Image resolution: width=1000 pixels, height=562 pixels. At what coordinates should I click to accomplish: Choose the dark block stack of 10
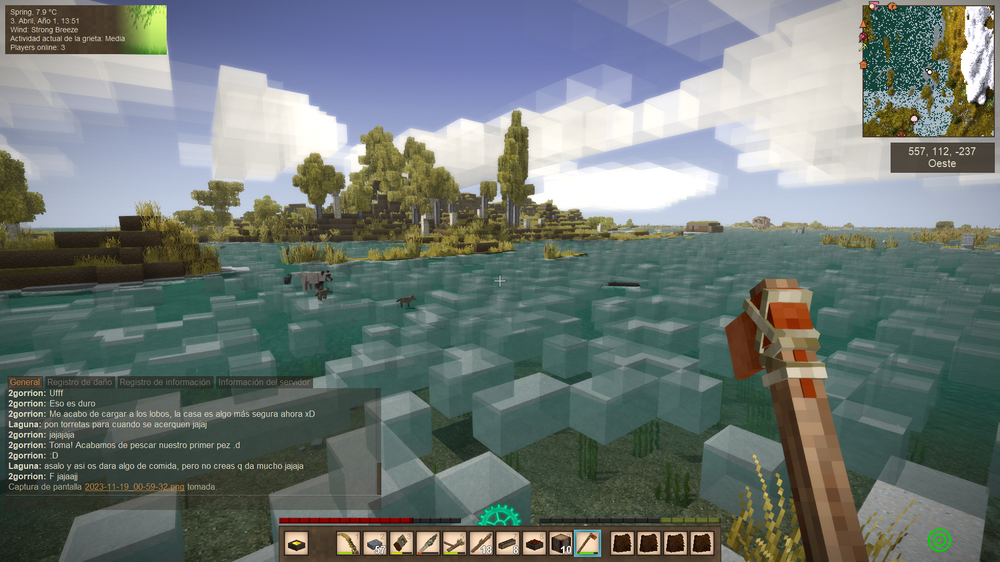[561, 543]
